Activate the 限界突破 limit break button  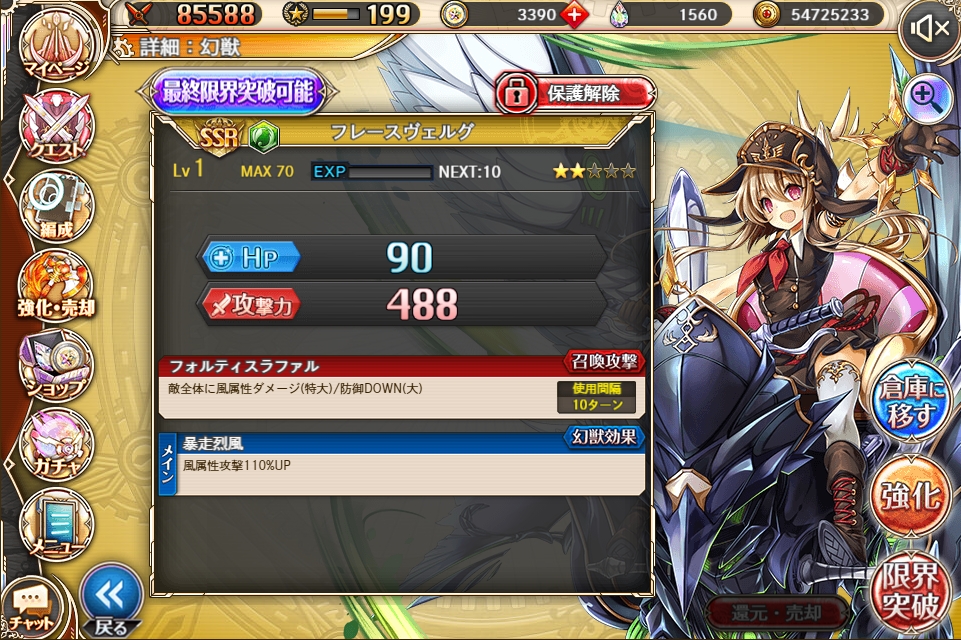click(909, 592)
